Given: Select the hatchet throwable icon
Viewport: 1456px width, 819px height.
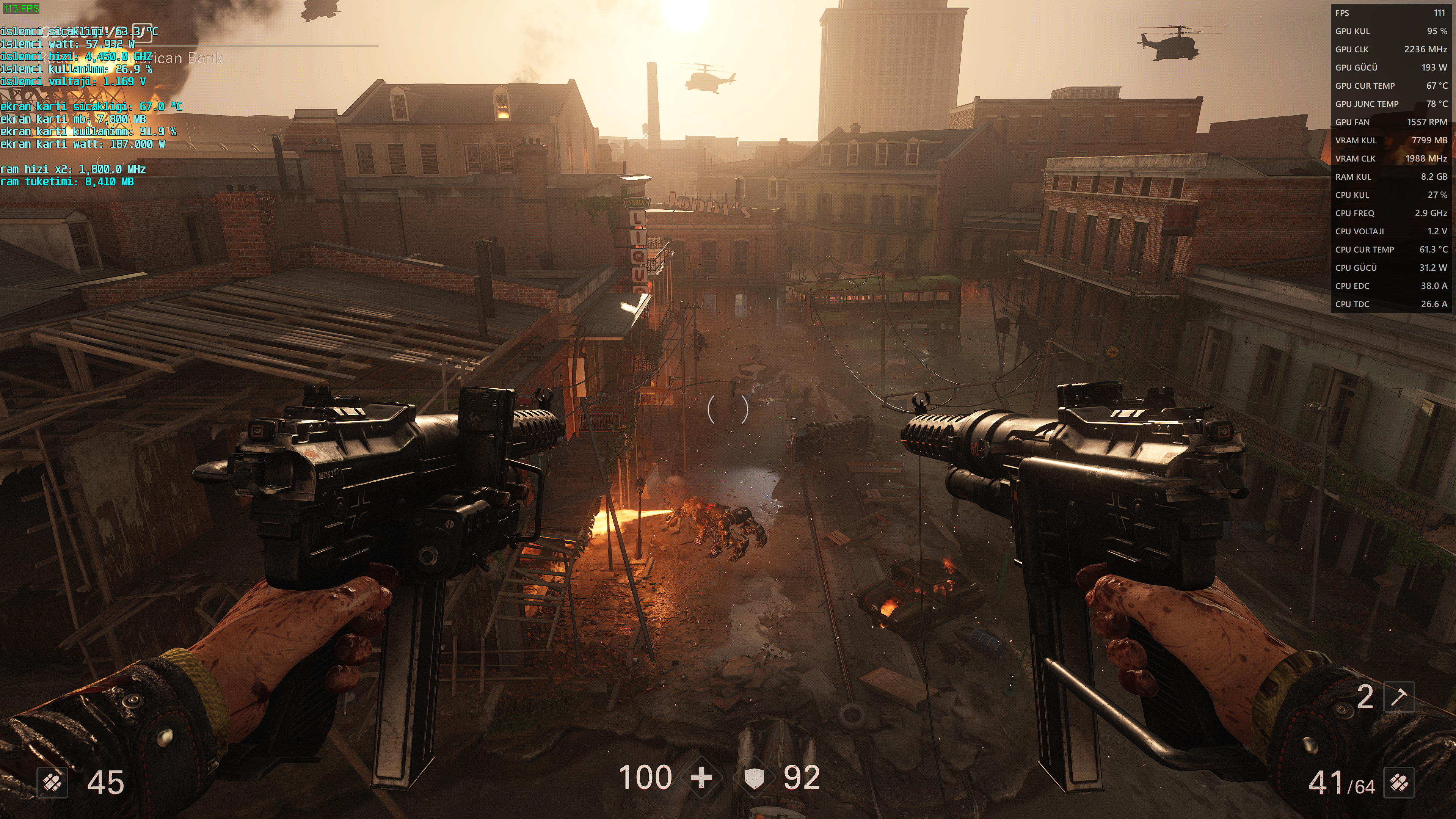Looking at the screenshot, I should [1398, 697].
